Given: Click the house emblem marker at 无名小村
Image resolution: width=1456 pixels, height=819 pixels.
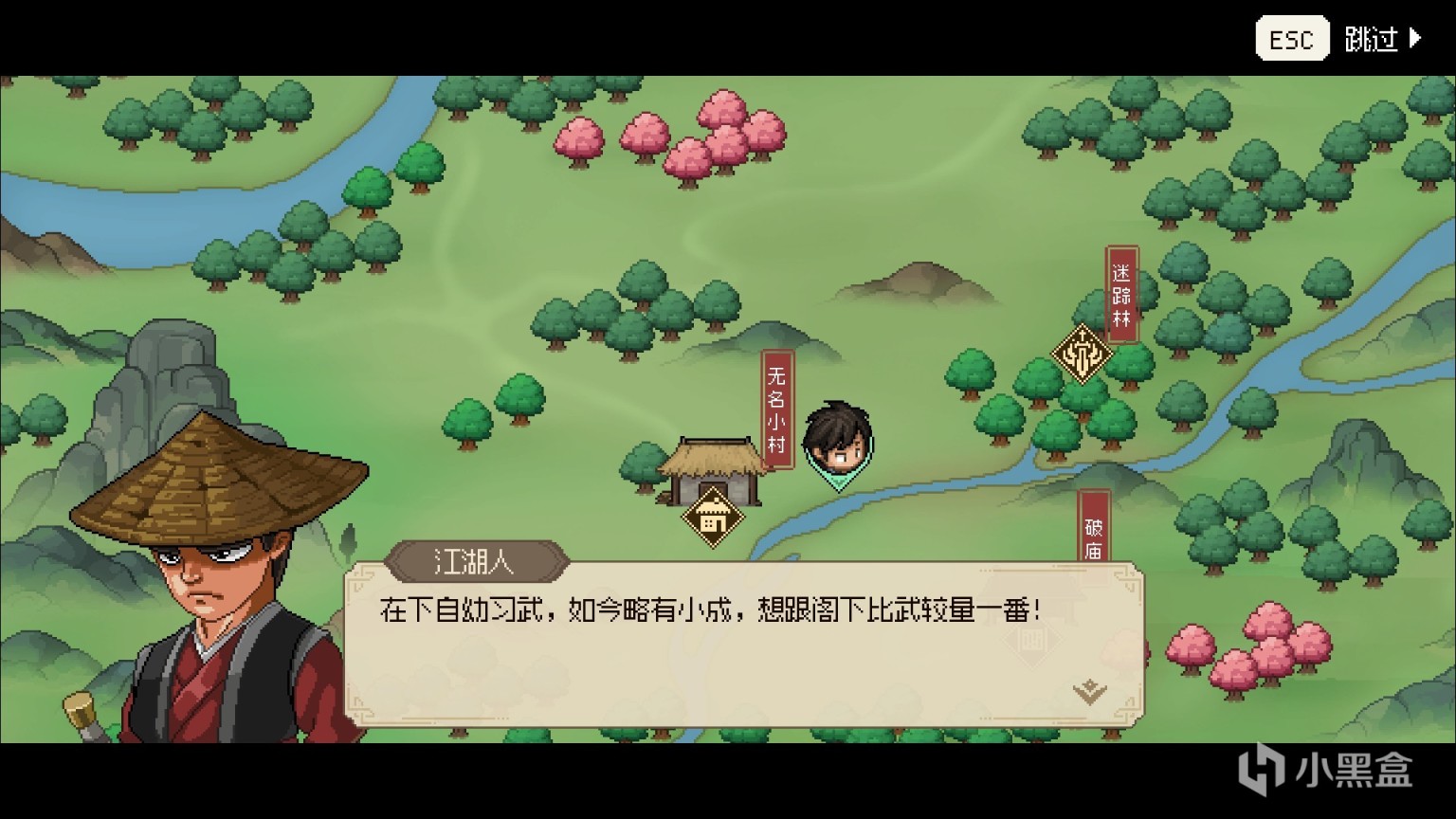Looking at the screenshot, I should 714,517.
